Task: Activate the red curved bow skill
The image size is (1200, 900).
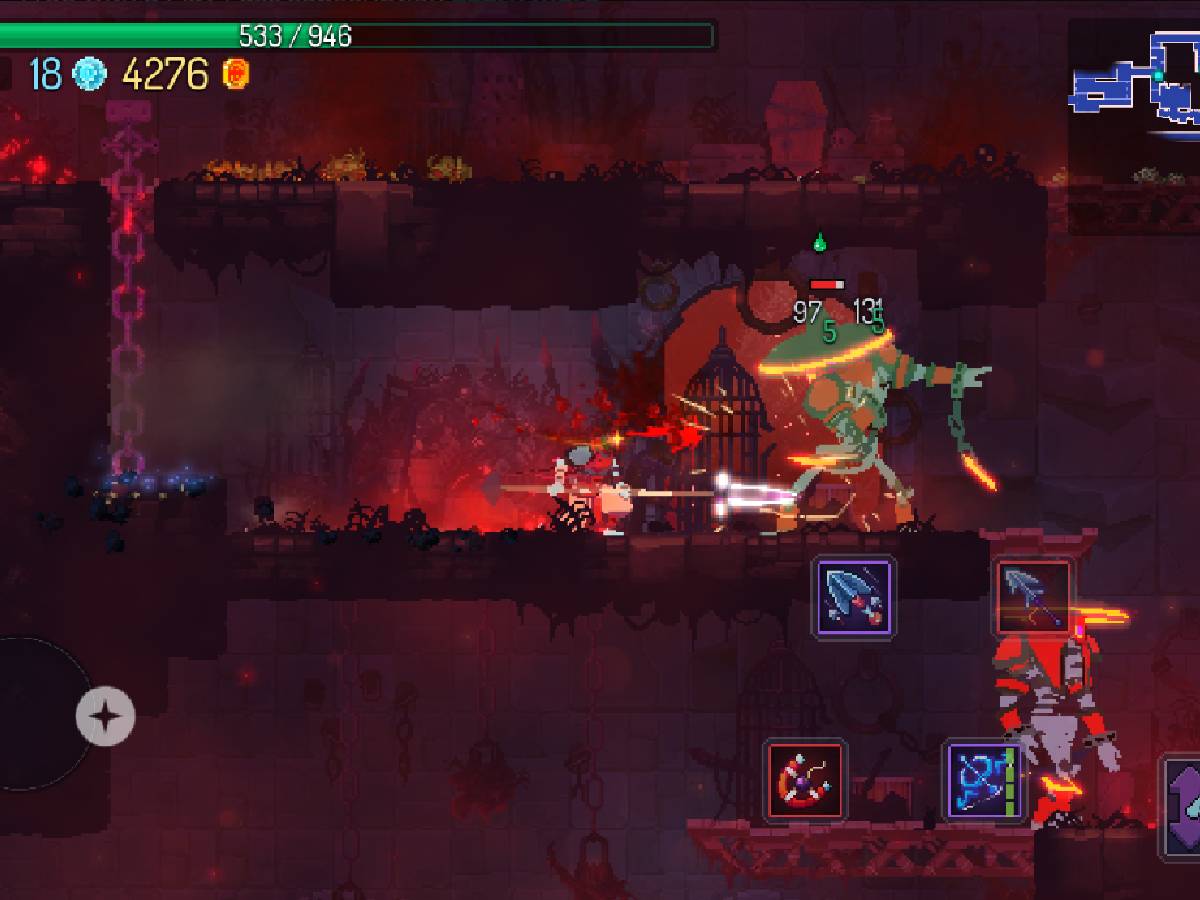Action: point(806,780)
